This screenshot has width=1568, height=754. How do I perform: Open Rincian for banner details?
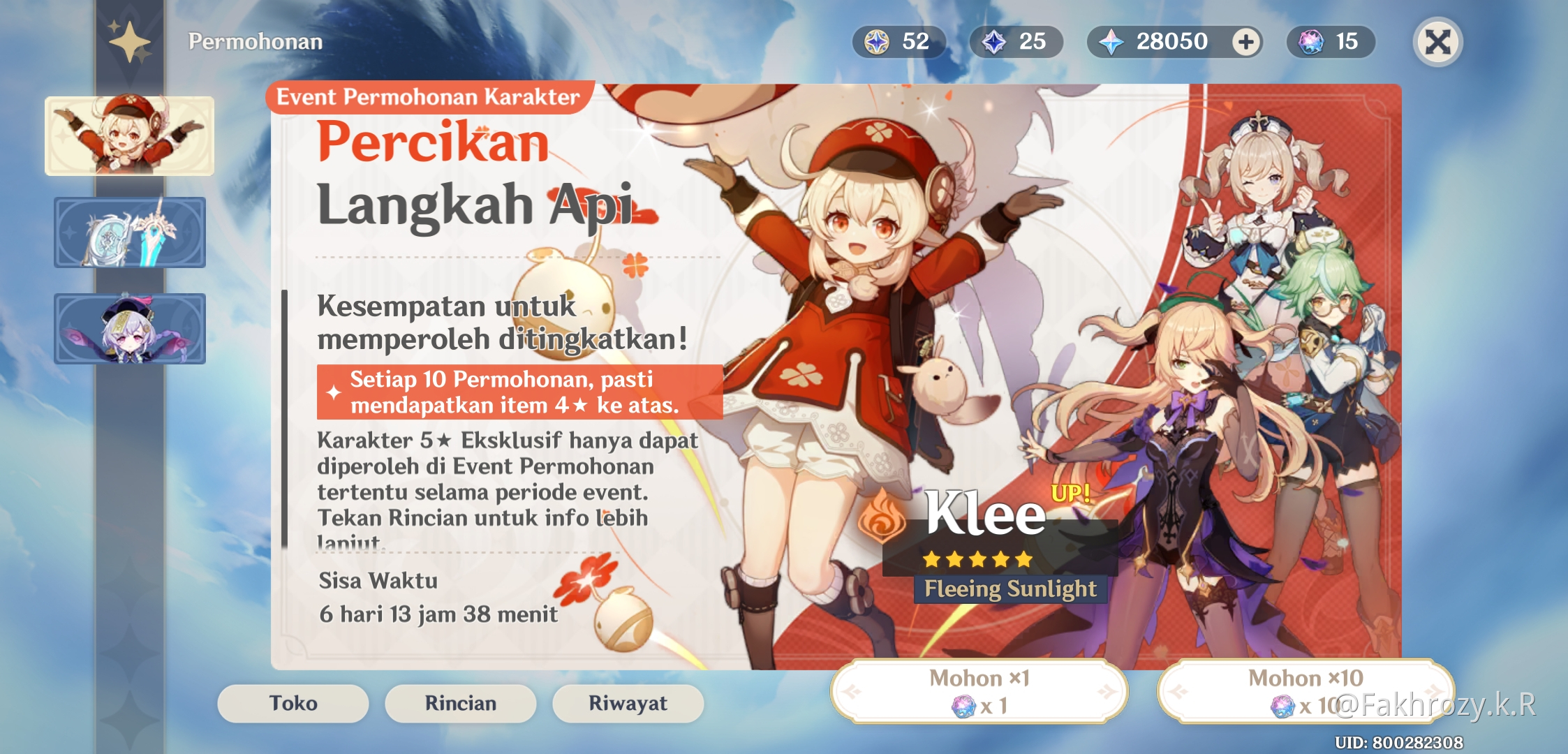click(x=459, y=703)
